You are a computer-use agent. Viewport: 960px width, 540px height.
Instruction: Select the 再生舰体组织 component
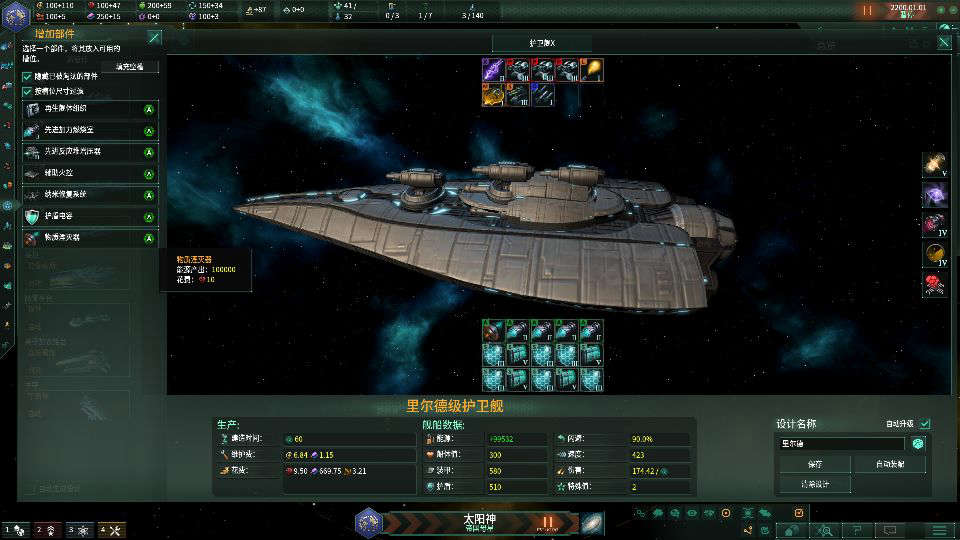pos(90,109)
